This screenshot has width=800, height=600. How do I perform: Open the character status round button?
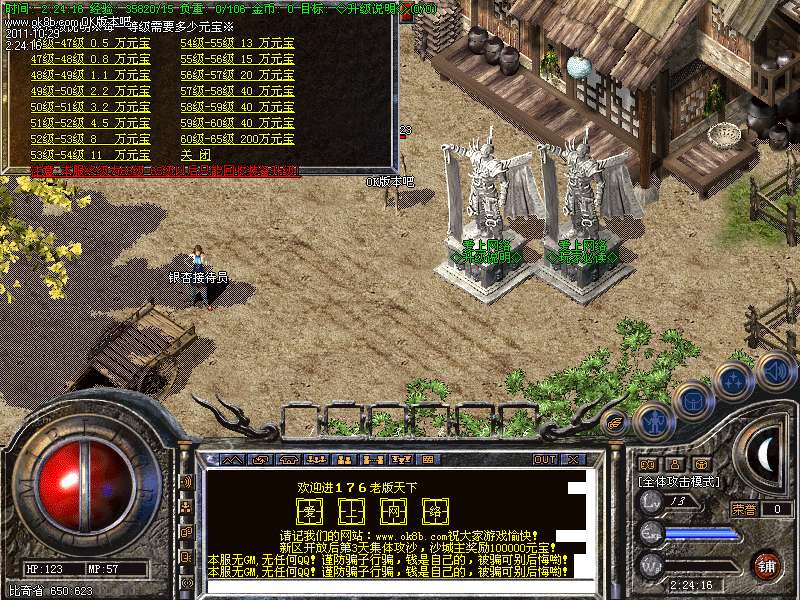(652, 420)
